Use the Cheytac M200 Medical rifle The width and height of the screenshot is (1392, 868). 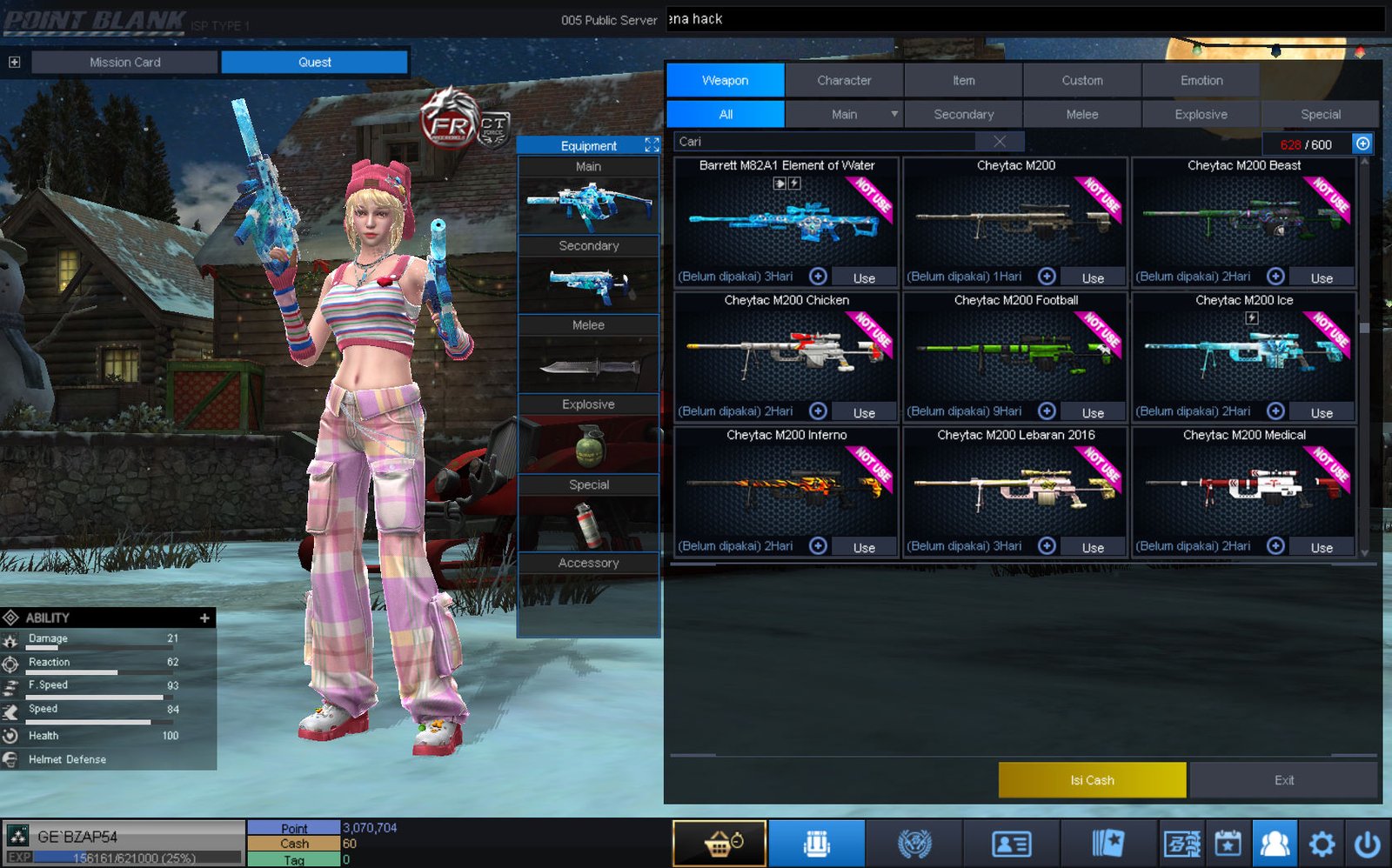(x=1322, y=547)
